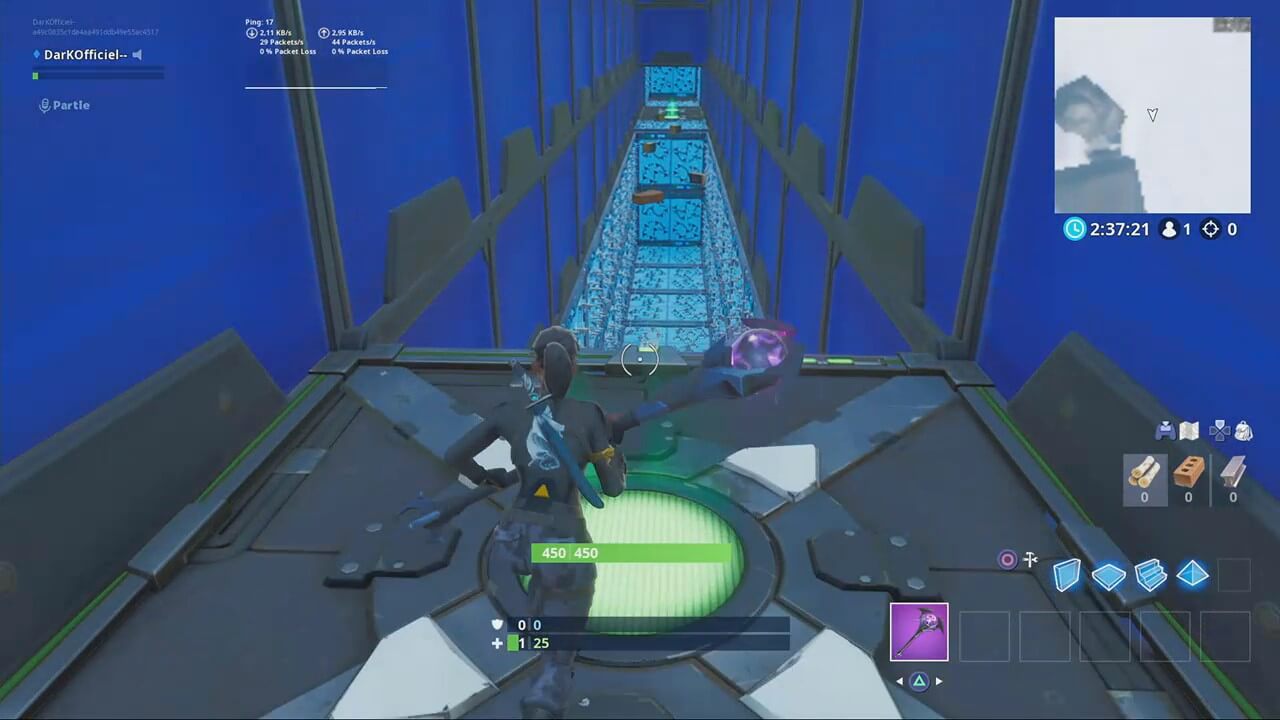The image size is (1280, 720).
Task: Click the right arrow beside the triangle button
Action: pyautogui.click(x=939, y=681)
